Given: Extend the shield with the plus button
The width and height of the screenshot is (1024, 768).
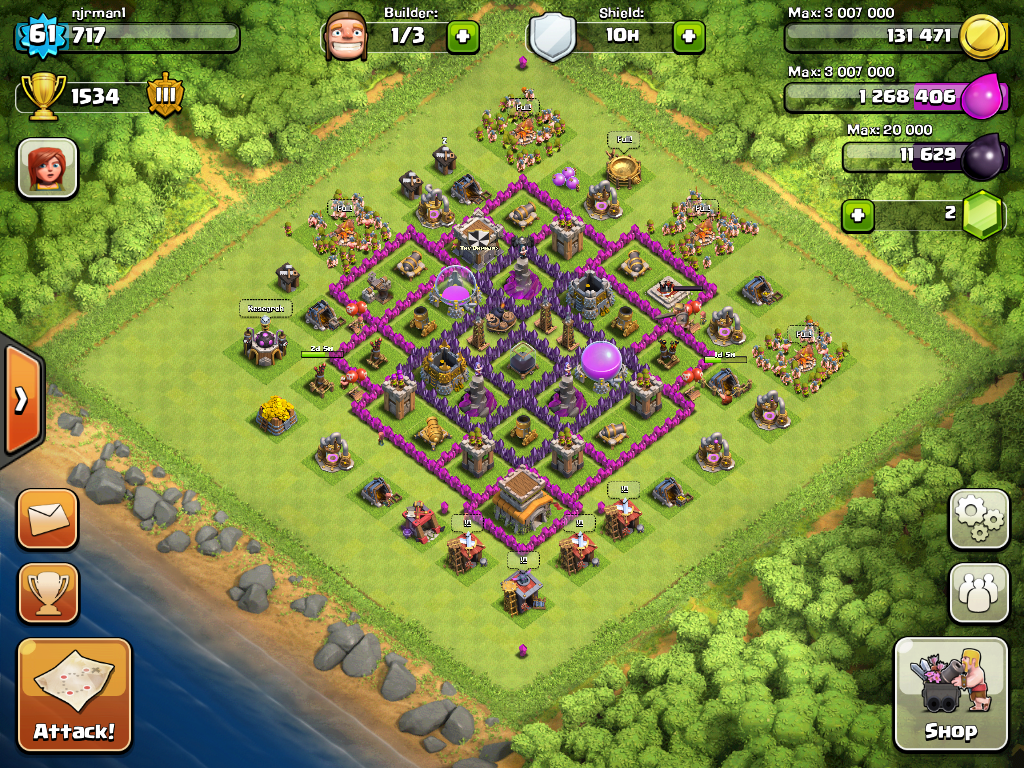Looking at the screenshot, I should pyautogui.click(x=688, y=37).
